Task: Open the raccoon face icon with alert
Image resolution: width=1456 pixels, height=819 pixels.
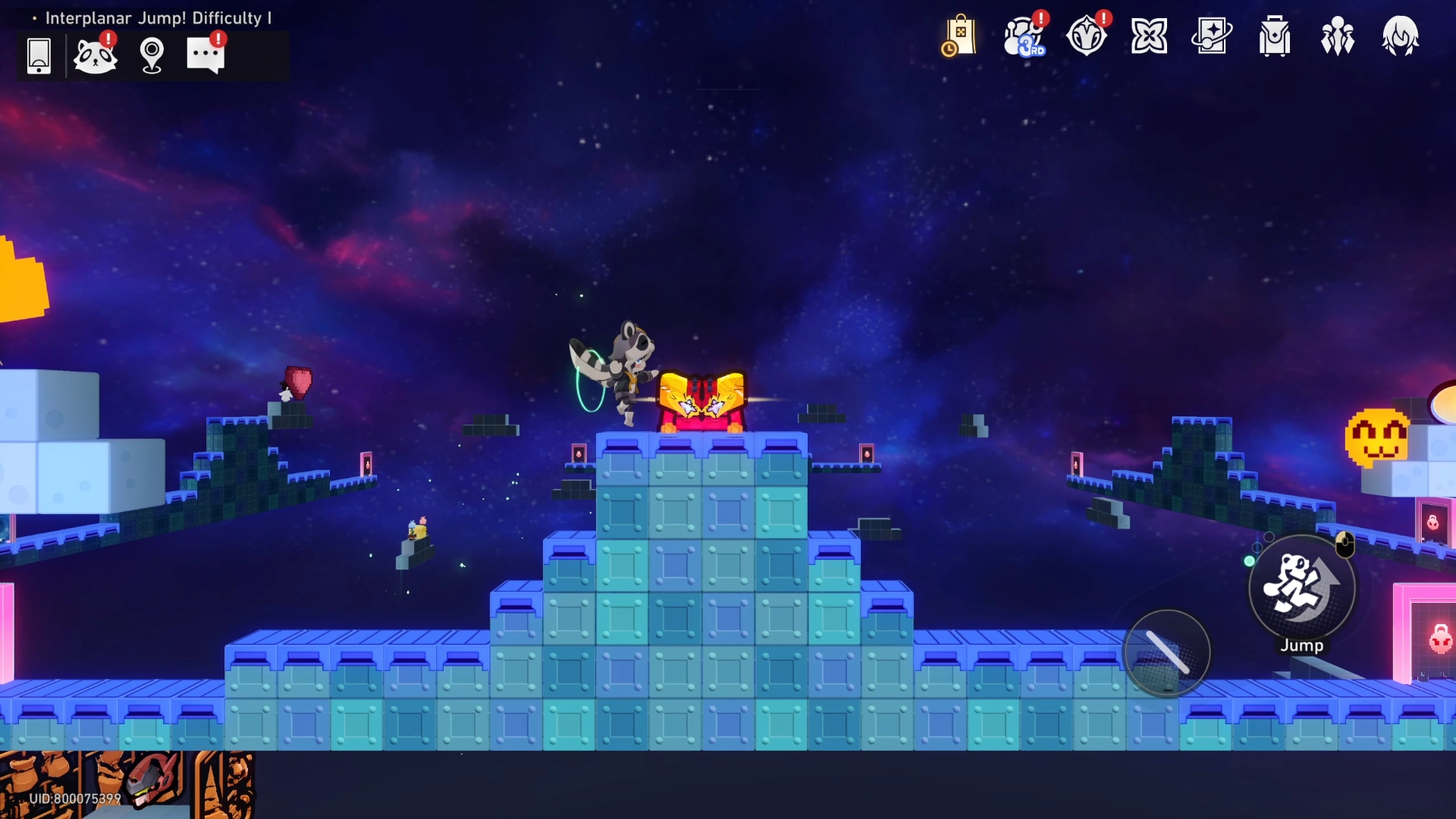Action: click(x=95, y=55)
